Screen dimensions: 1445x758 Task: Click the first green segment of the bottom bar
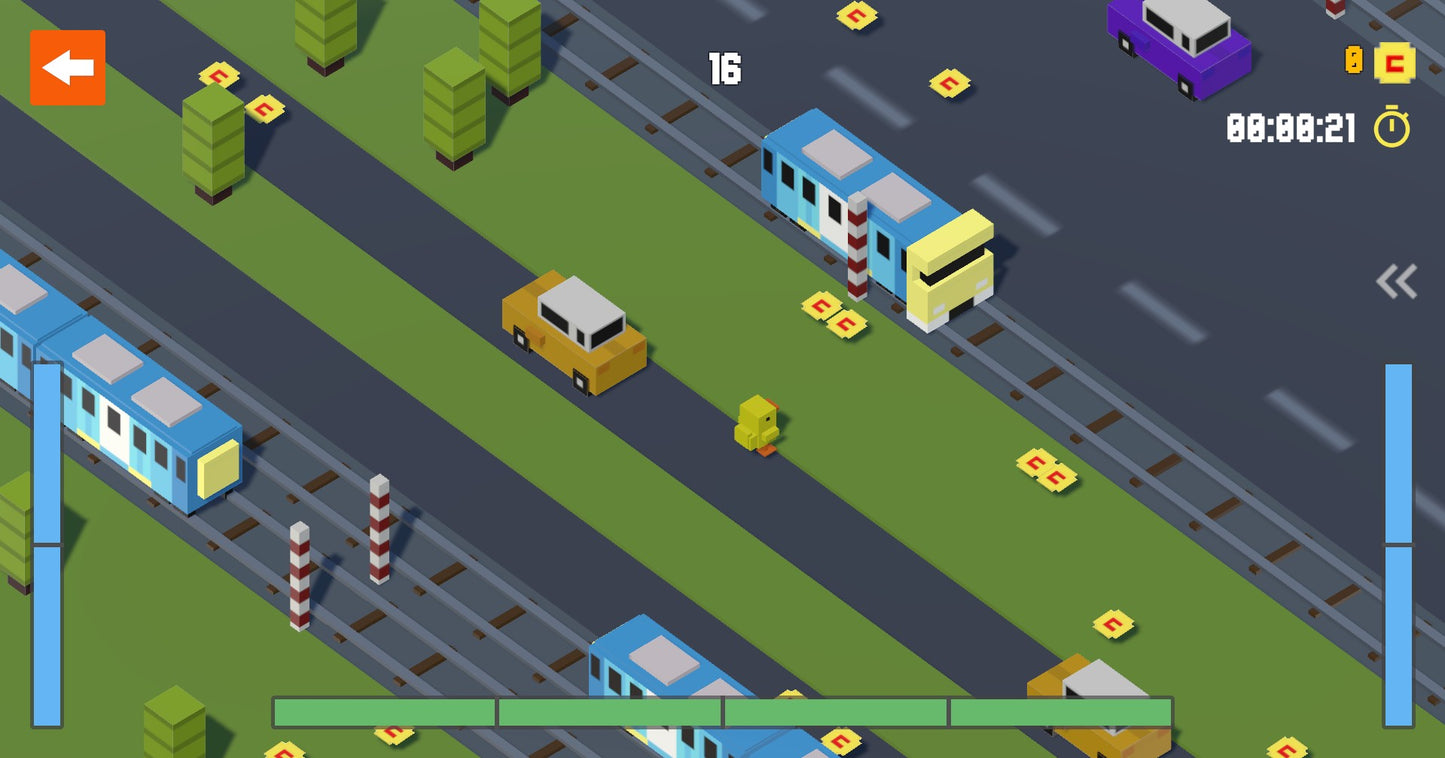pyautogui.click(x=383, y=712)
